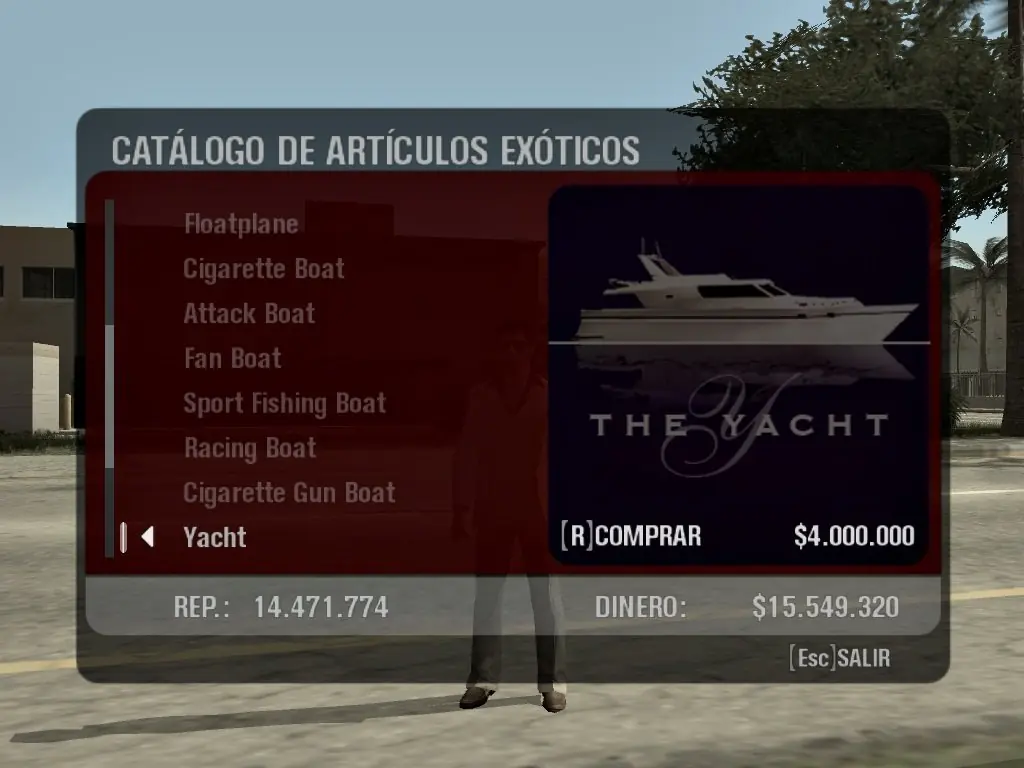The width and height of the screenshot is (1024, 768).
Task: Select Floatplane from the catalog list
Action: (241, 224)
